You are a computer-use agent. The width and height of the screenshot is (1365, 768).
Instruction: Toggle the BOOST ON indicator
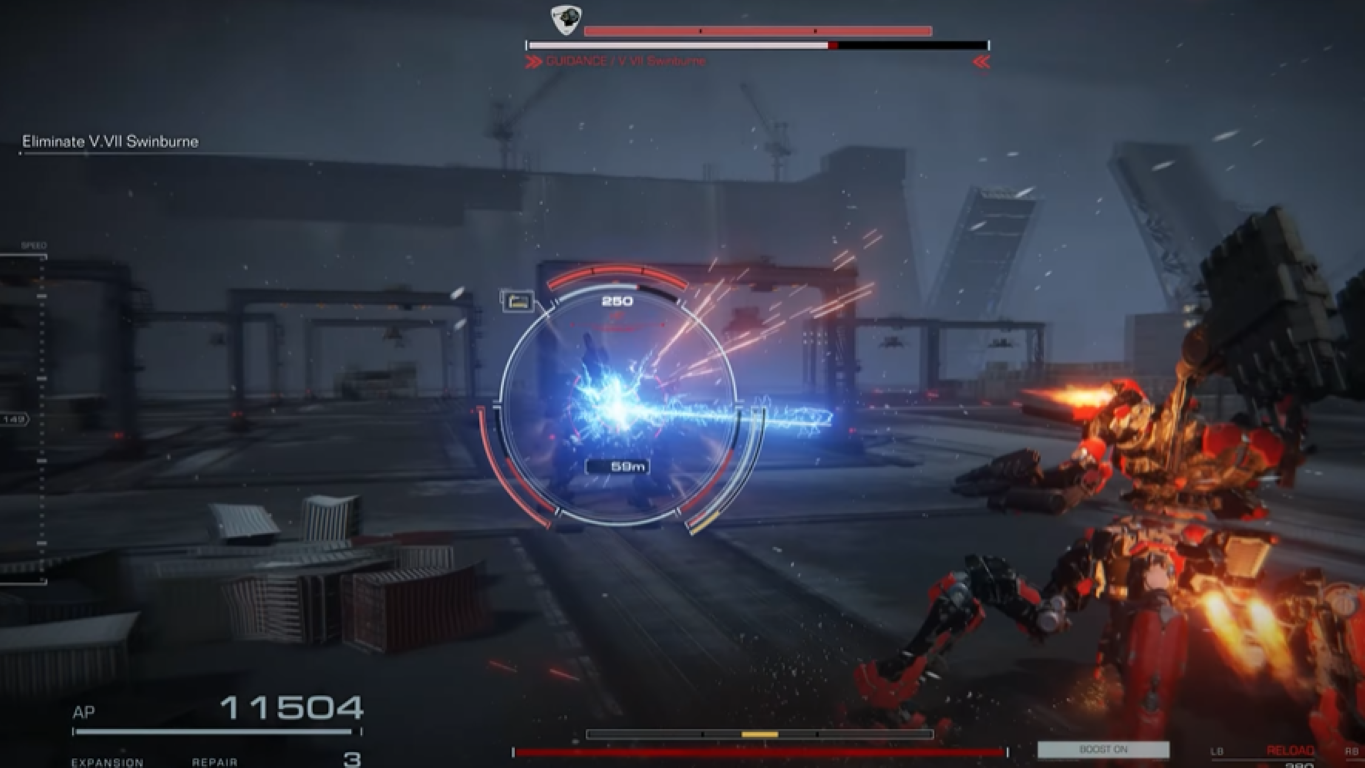tap(1105, 748)
